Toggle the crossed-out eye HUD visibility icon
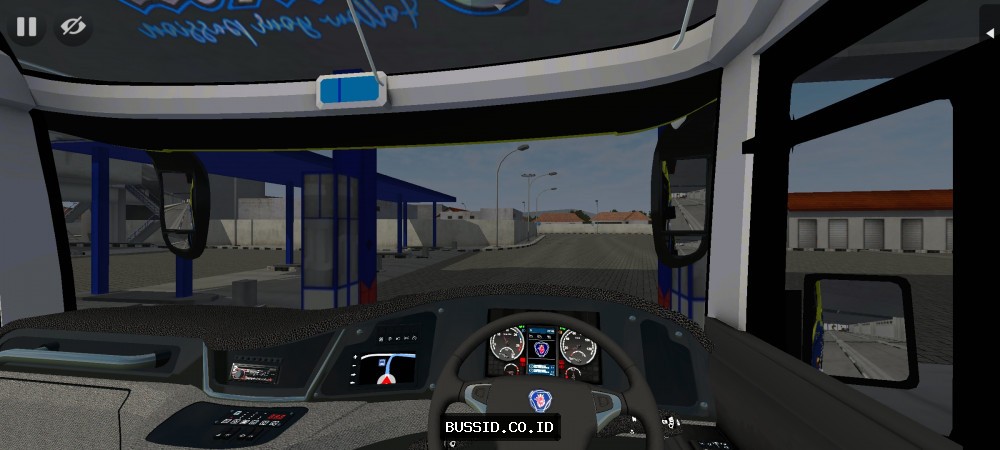 point(73,27)
